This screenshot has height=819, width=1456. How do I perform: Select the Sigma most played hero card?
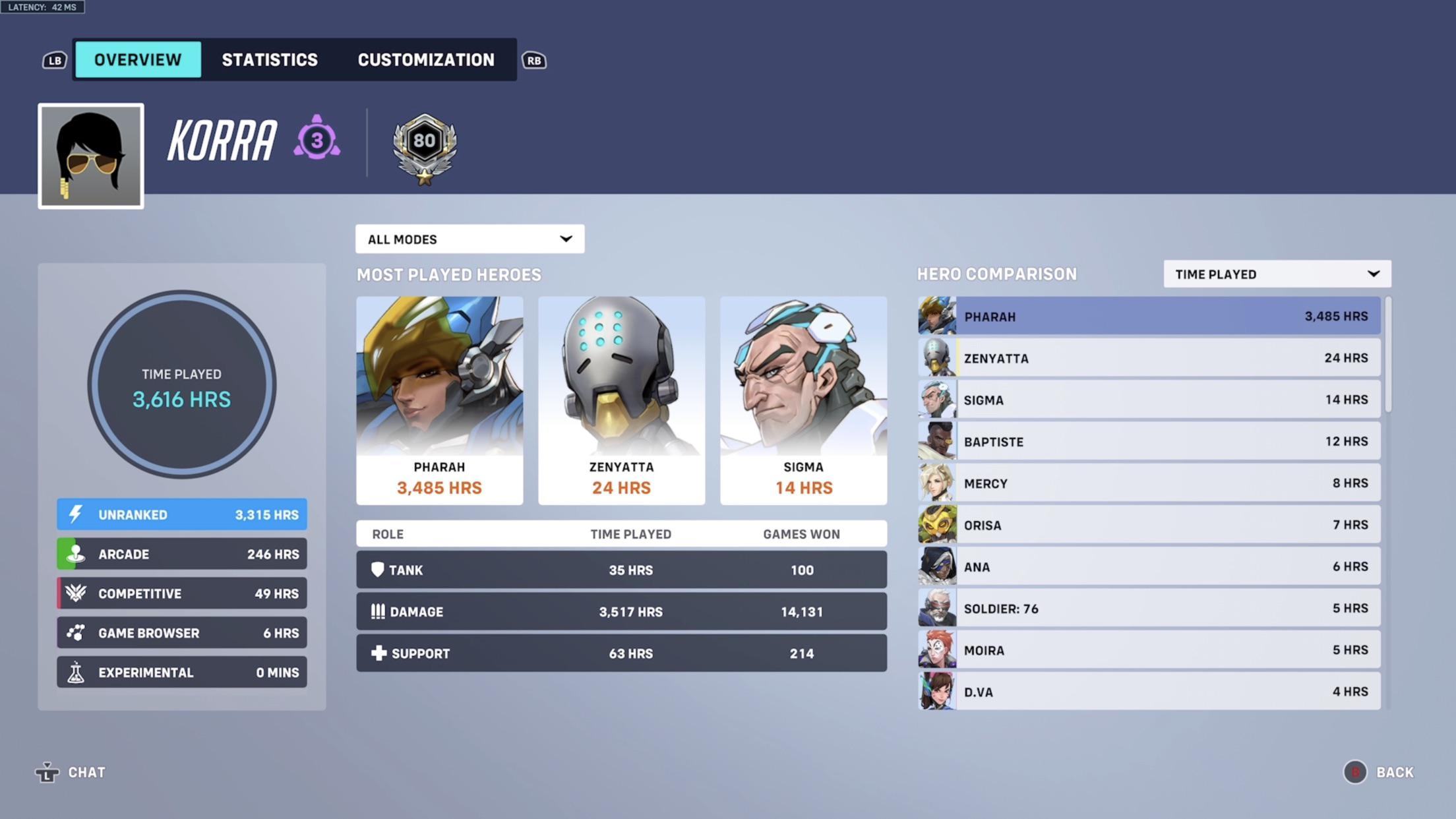(x=803, y=400)
